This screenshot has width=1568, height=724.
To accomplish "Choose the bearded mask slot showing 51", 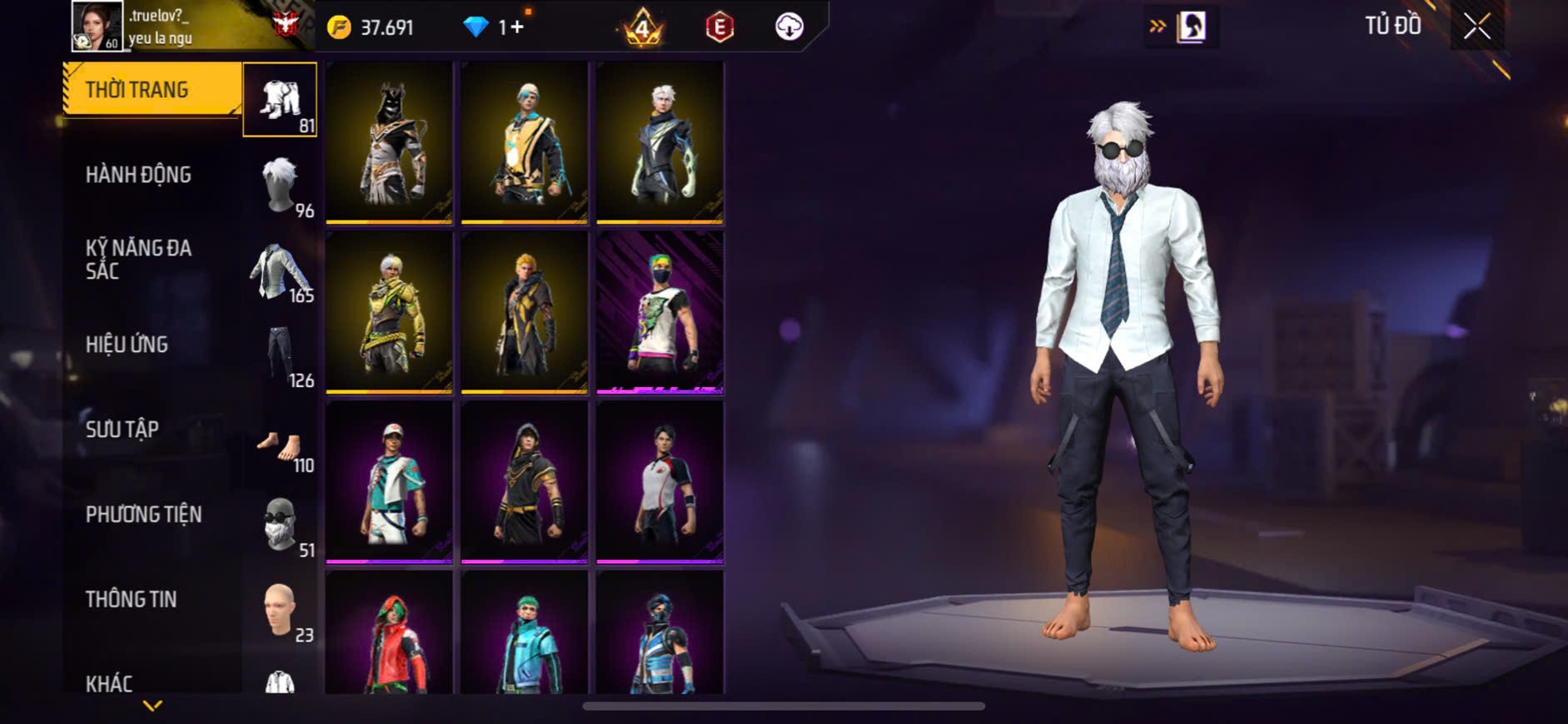I will coord(281,524).
